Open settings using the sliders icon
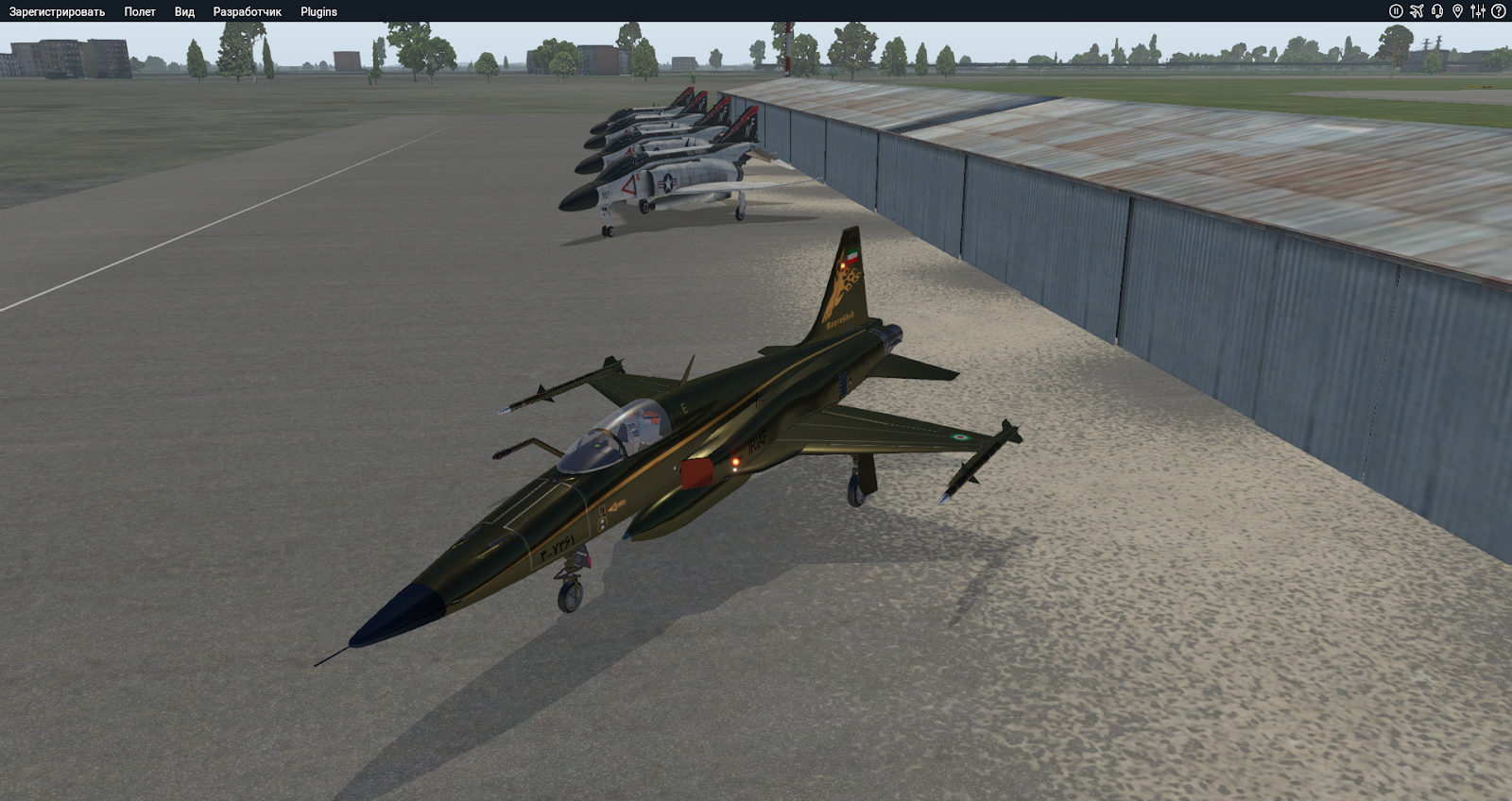The height and width of the screenshot is (801, 1512). pos(1479,10)
